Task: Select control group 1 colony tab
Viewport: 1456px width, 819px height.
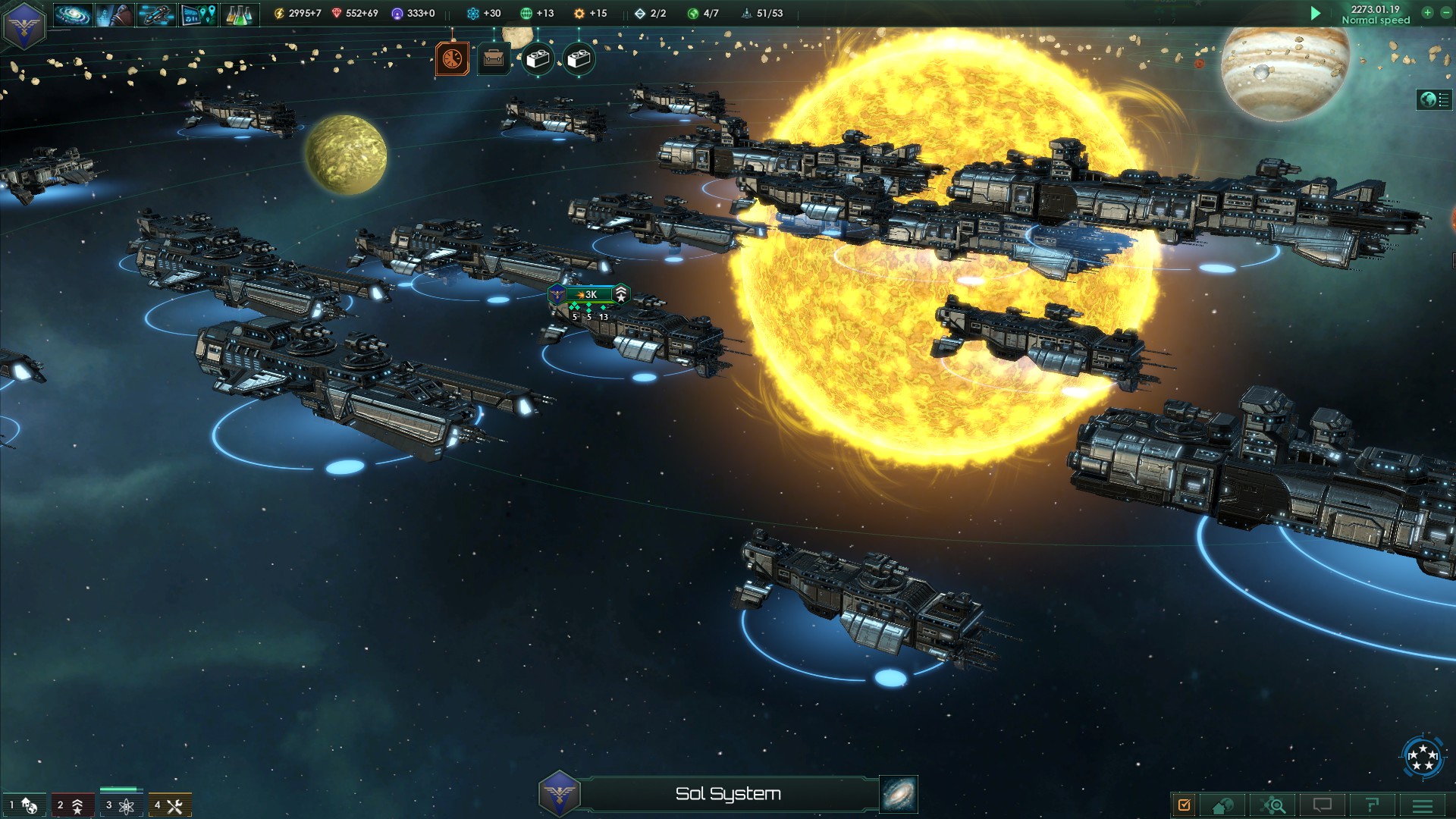Action: point(23,805)
